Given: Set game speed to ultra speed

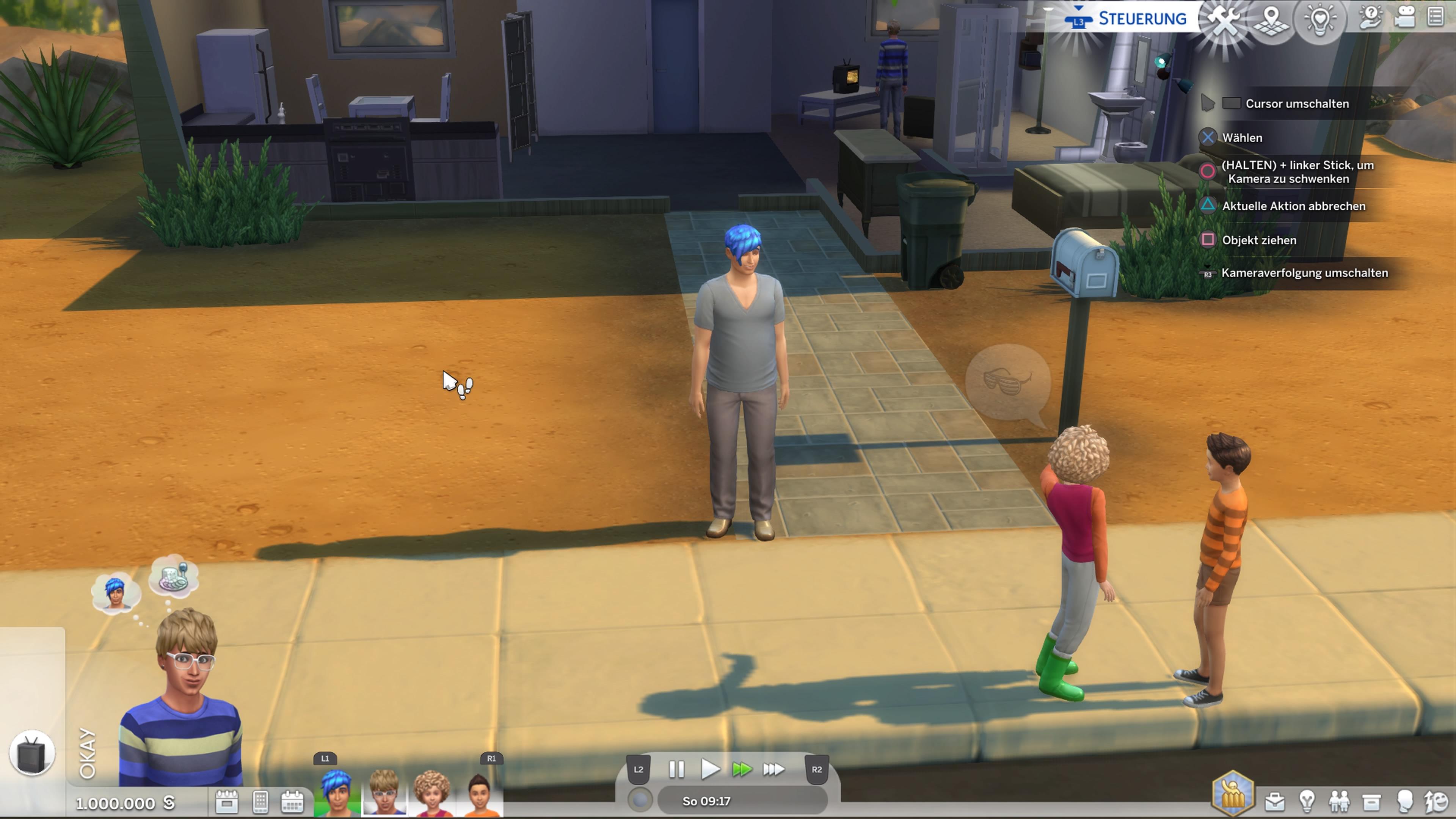Looking at the screenshot, I should click(x=773, y=769).
